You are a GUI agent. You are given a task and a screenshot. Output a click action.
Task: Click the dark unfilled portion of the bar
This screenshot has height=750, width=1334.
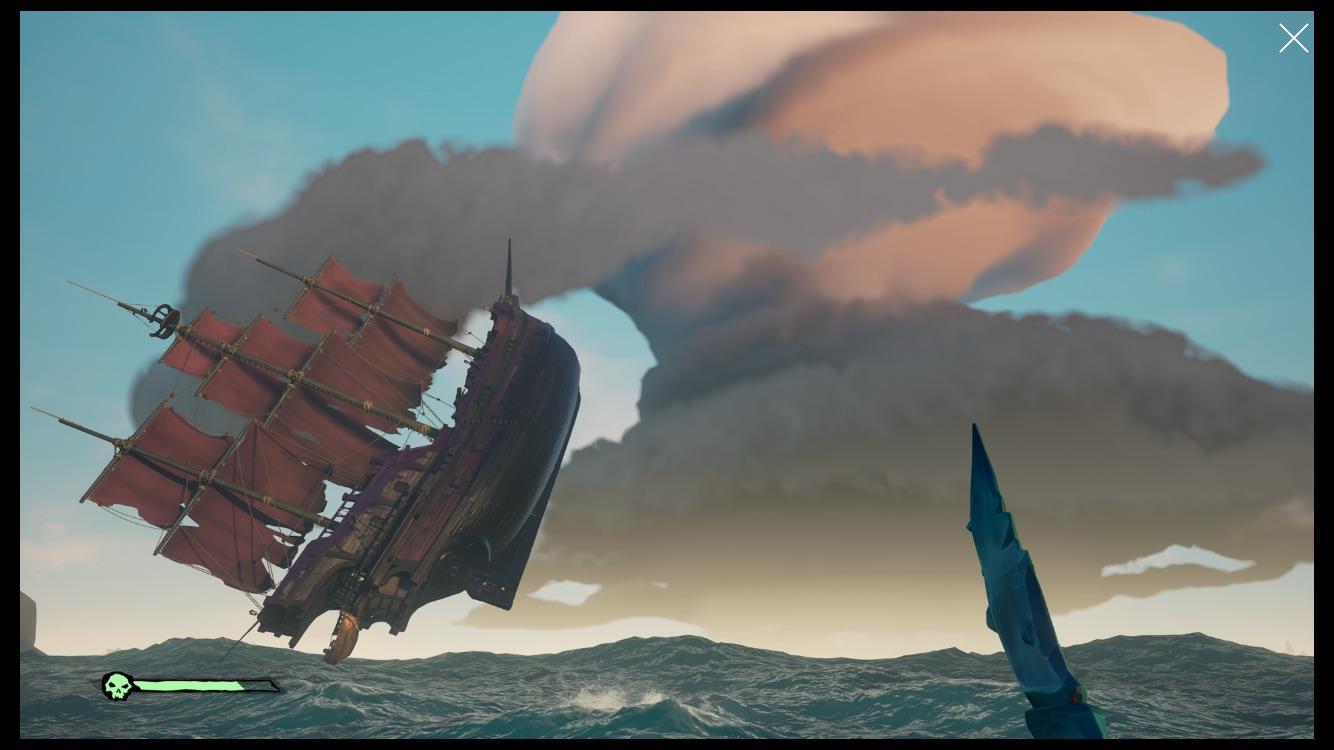pyautogui.click(x=258, y=686)
